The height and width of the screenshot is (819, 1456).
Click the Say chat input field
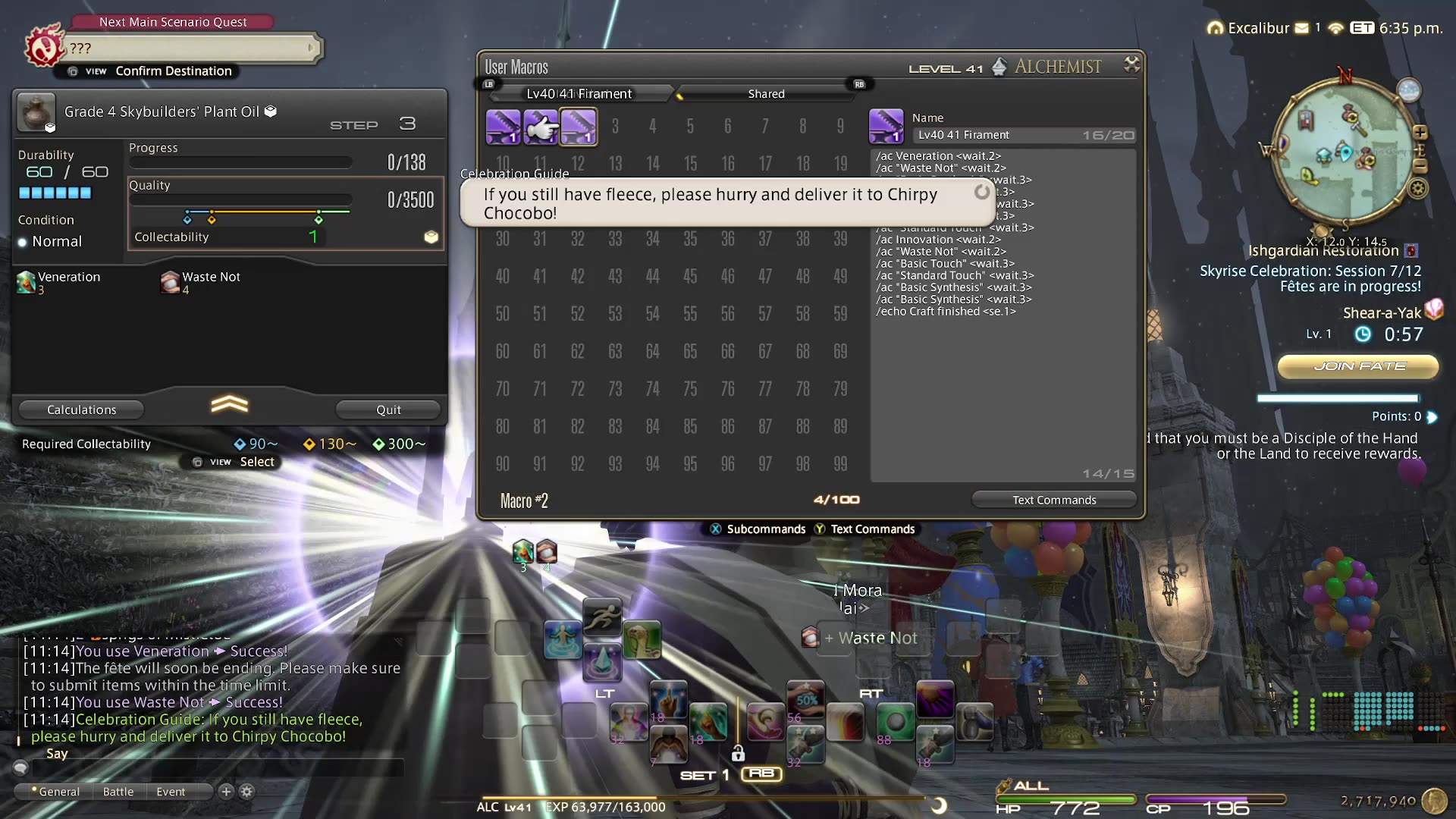click(x=227, y=768)
